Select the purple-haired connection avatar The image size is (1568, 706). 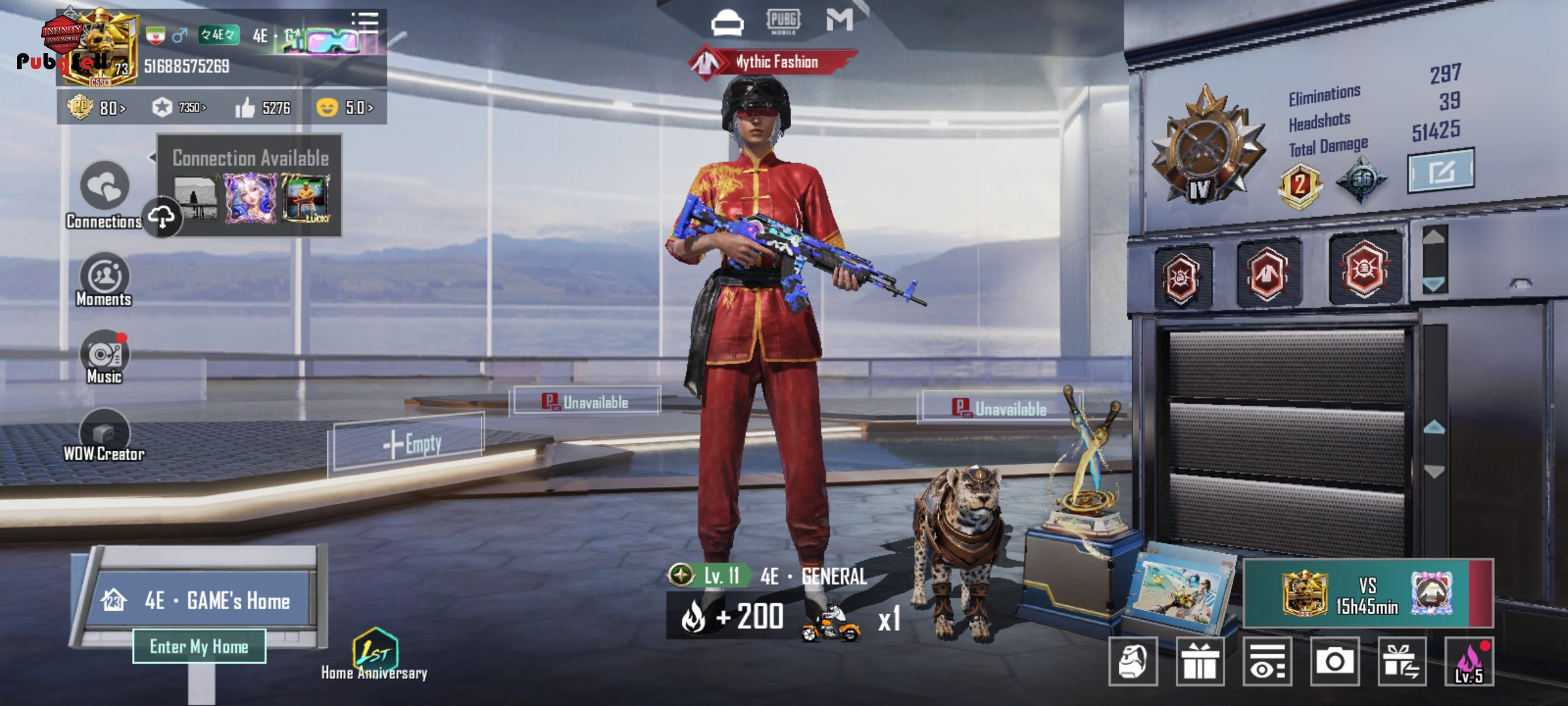click(x=250, y=198)
